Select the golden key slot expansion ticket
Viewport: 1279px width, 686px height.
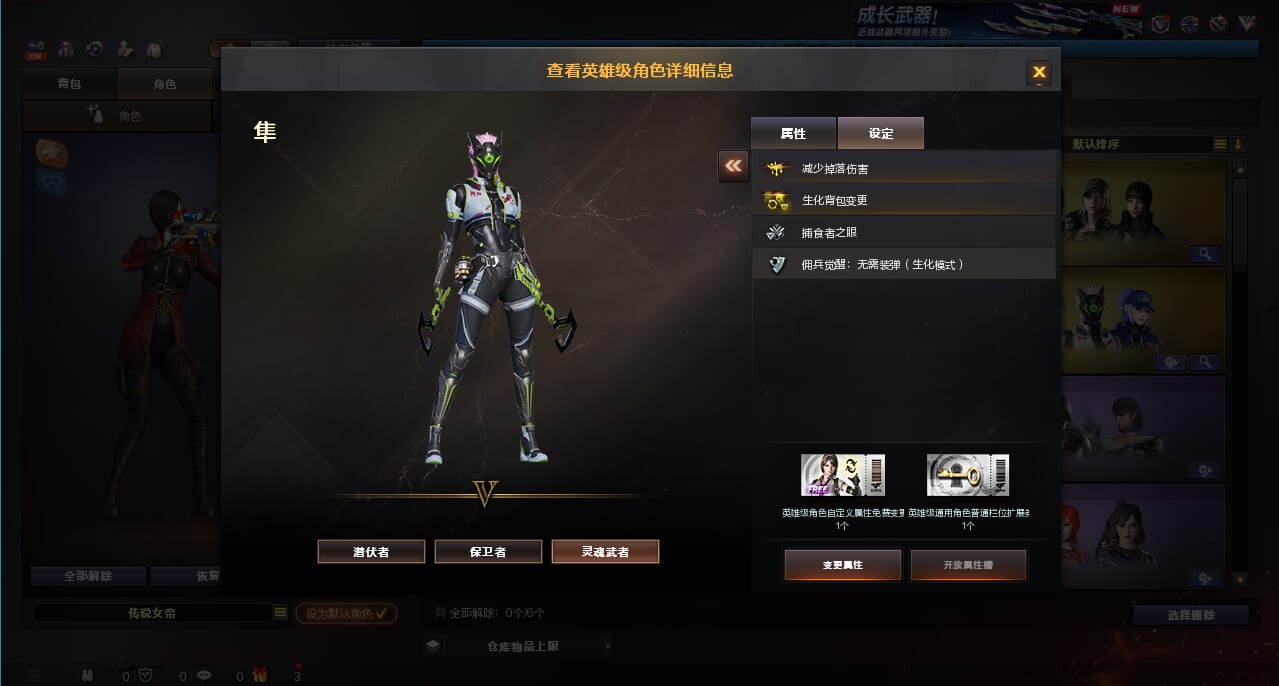click(967, 475)
